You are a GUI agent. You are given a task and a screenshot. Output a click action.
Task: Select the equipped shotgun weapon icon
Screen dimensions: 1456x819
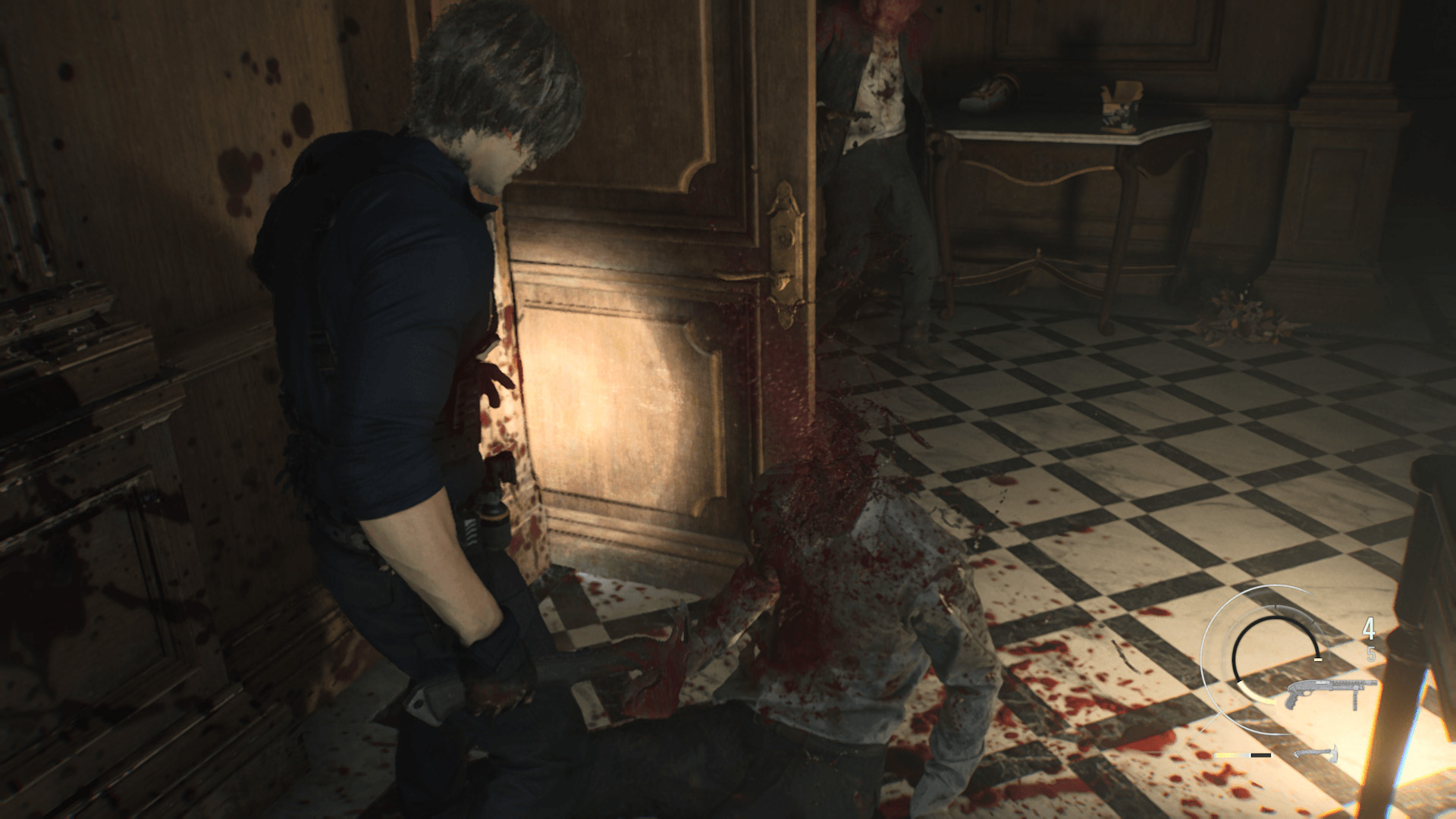(1320, 693)
